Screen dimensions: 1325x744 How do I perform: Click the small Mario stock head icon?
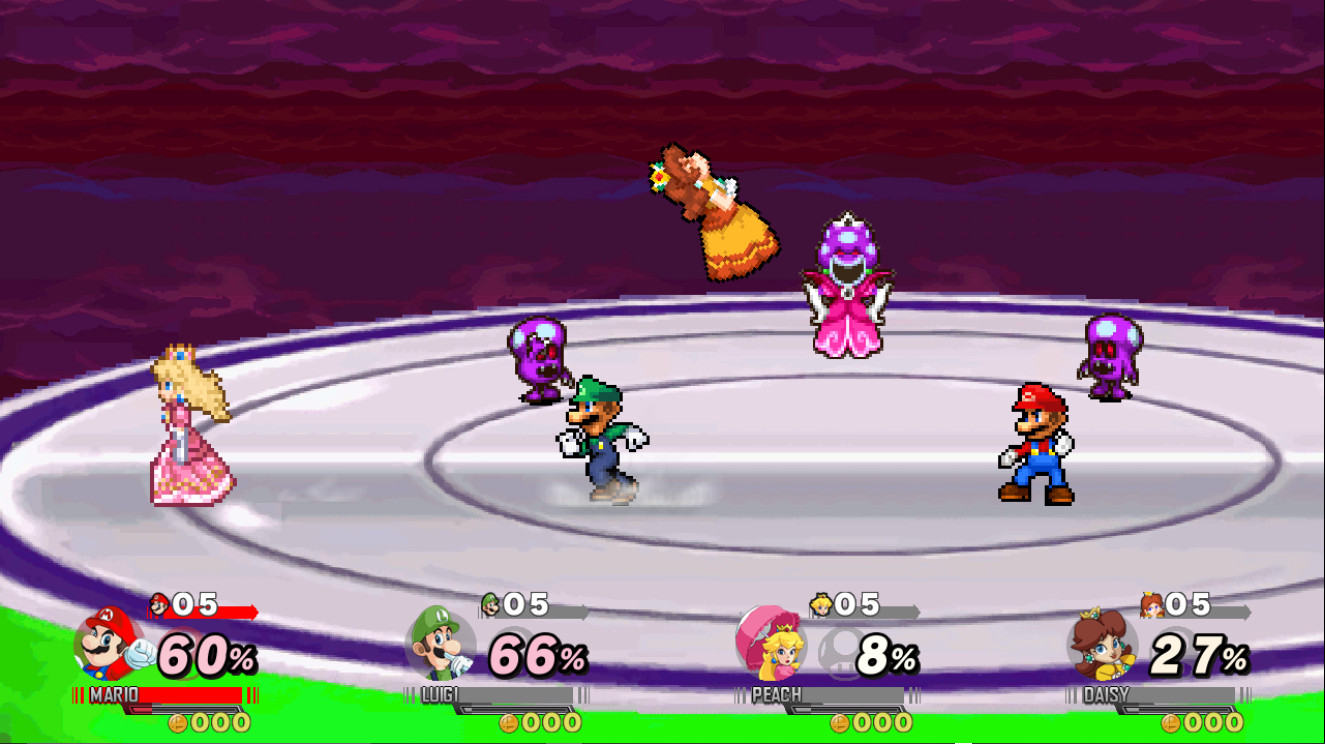(x=157, y=604)
